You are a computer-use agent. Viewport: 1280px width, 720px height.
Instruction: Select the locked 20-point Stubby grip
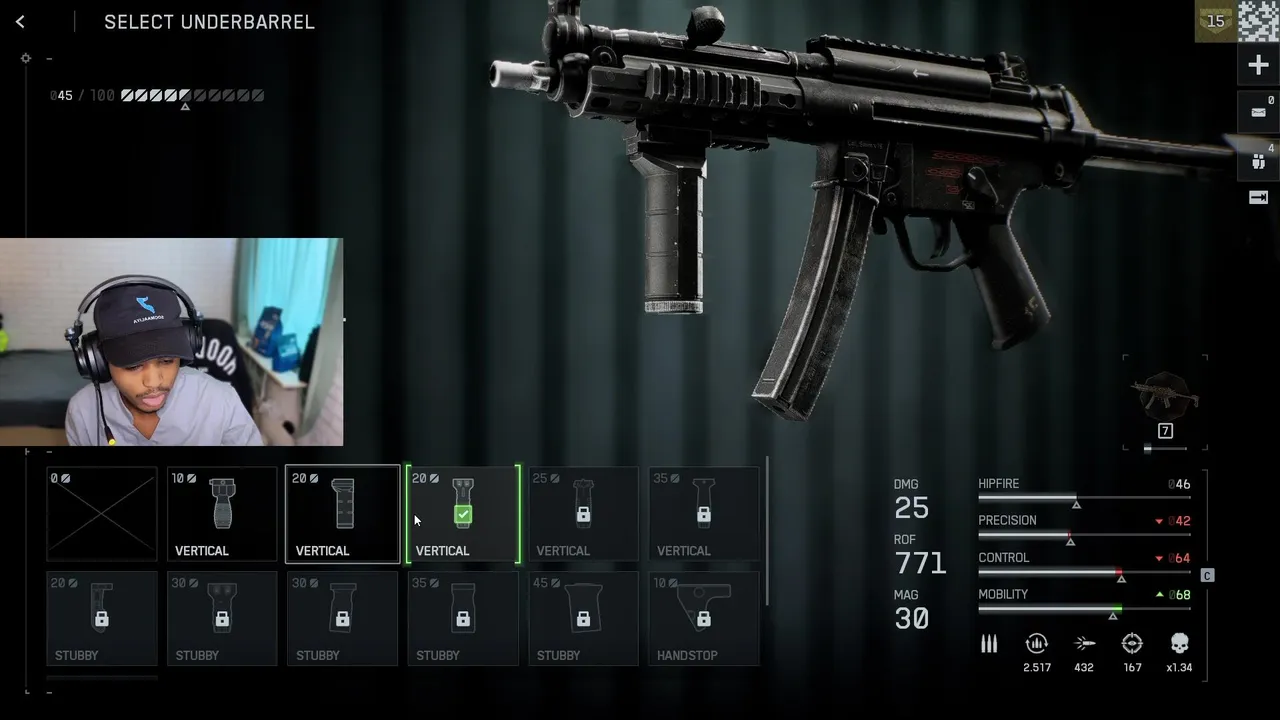(102, 618)
